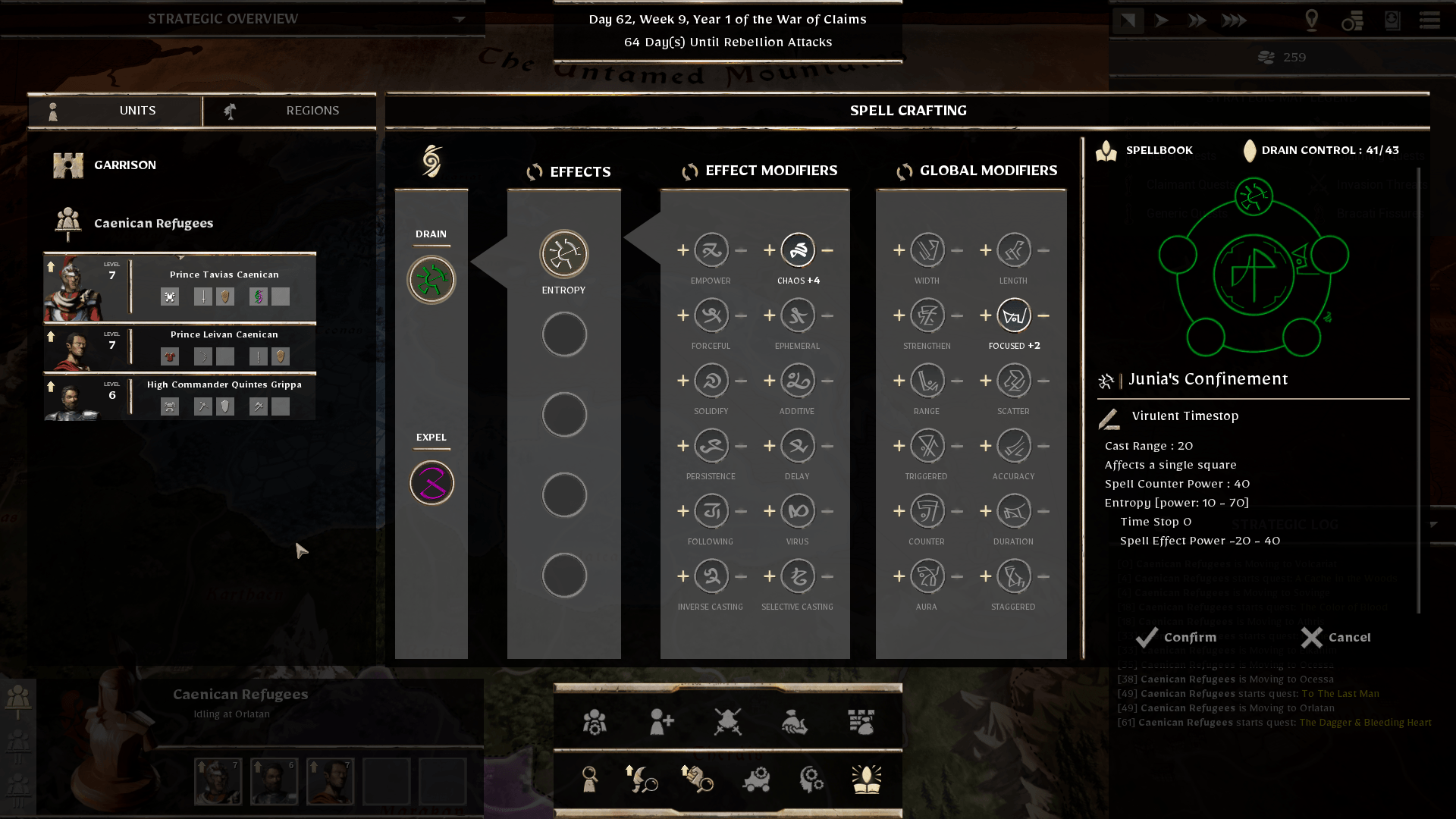Select the Entropy effect slot
The image size is (1456, 819).
pos(563,254)
